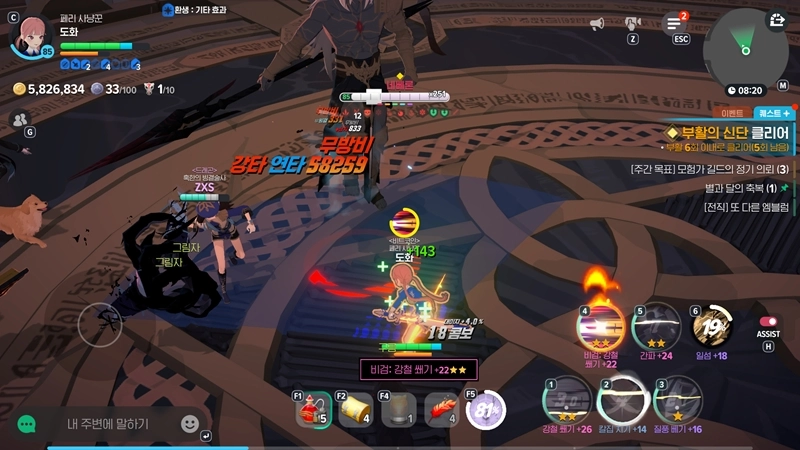The image size is (800, 450).
Task: Activate the 질풍 베기 skill
Action: (676, 401)
